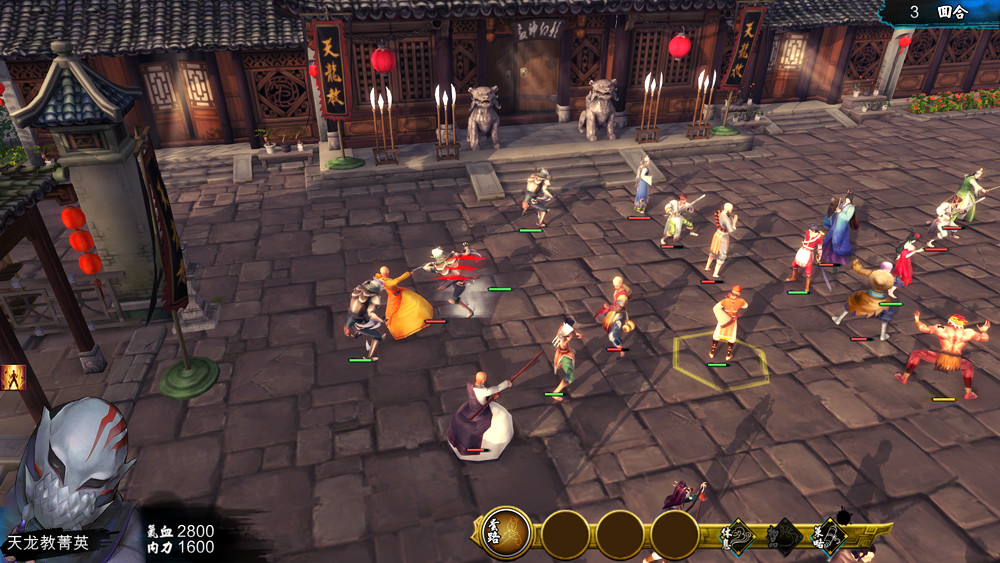Viewport: 1000px width, 563px height.
Task: Choose the 休息 rest action
Action: click(739, 537)
